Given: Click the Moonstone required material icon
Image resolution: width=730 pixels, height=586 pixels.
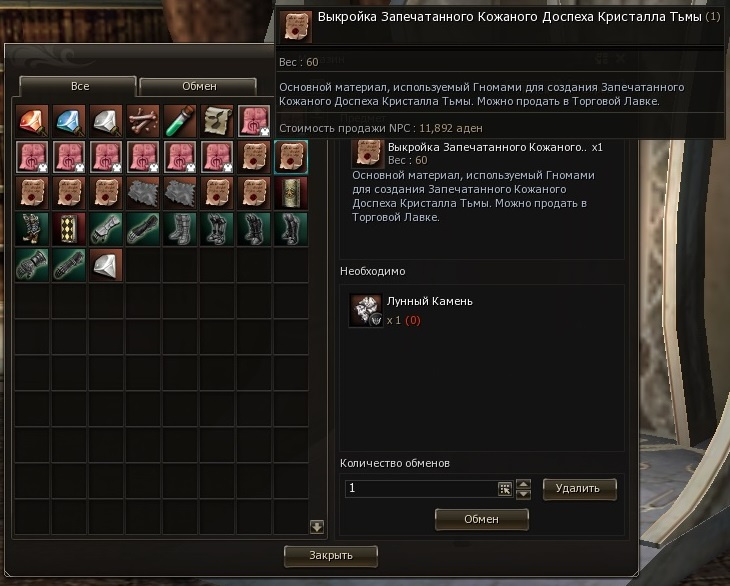Looking at the screenshot, I should pyautogui.click(x=364, y=310).
